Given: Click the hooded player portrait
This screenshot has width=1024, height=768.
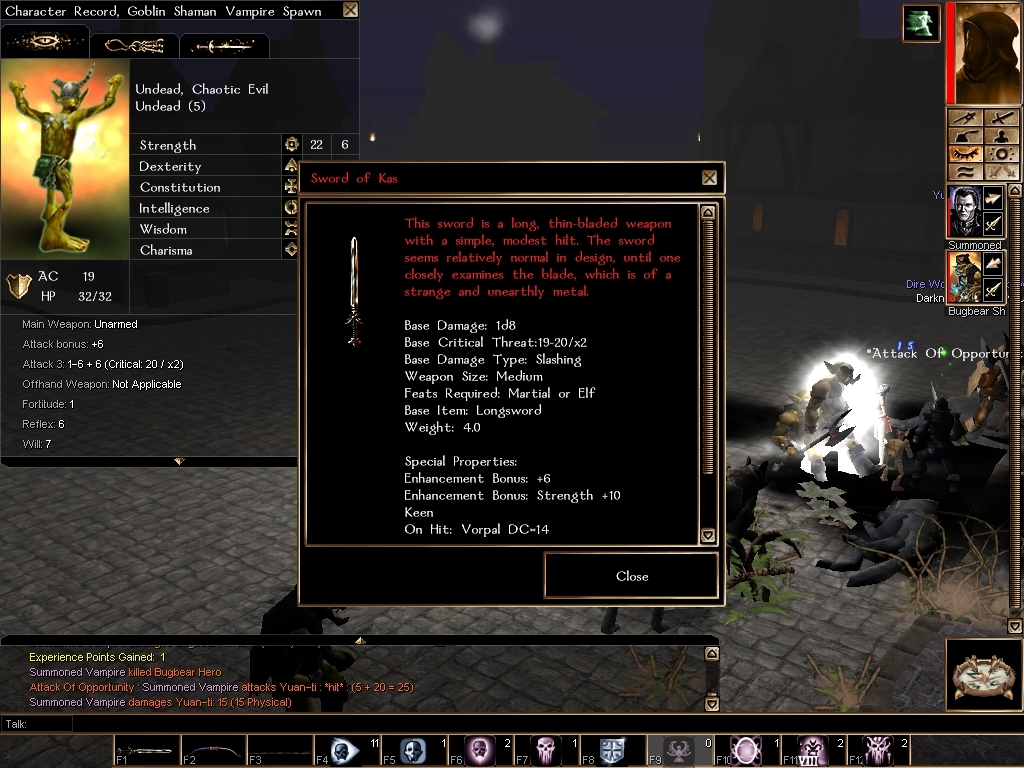Looking at the screenshot, I should click(x=986, y=51).
